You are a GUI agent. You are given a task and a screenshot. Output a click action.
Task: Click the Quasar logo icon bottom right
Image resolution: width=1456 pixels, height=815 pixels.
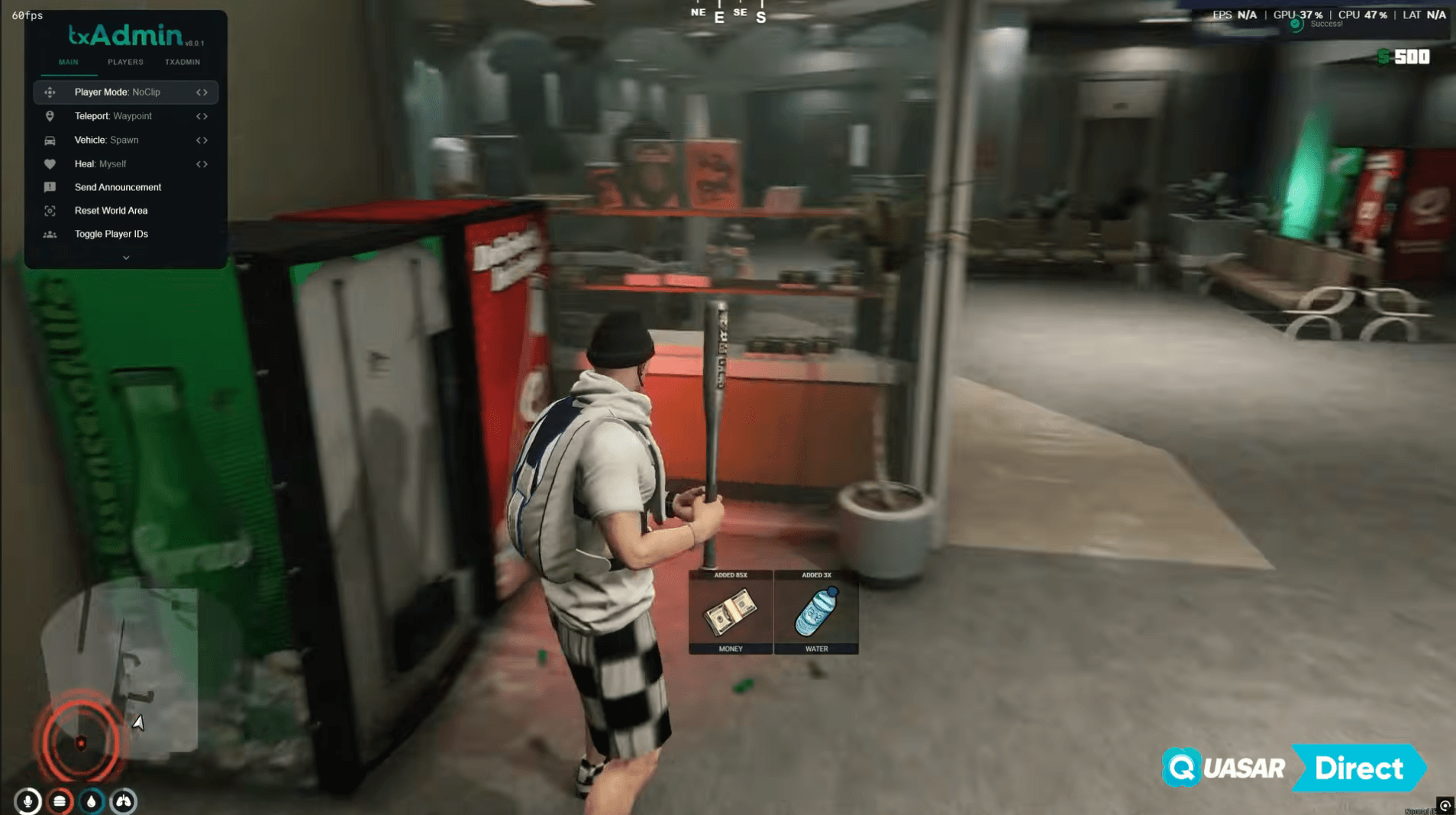point(1180,768)
